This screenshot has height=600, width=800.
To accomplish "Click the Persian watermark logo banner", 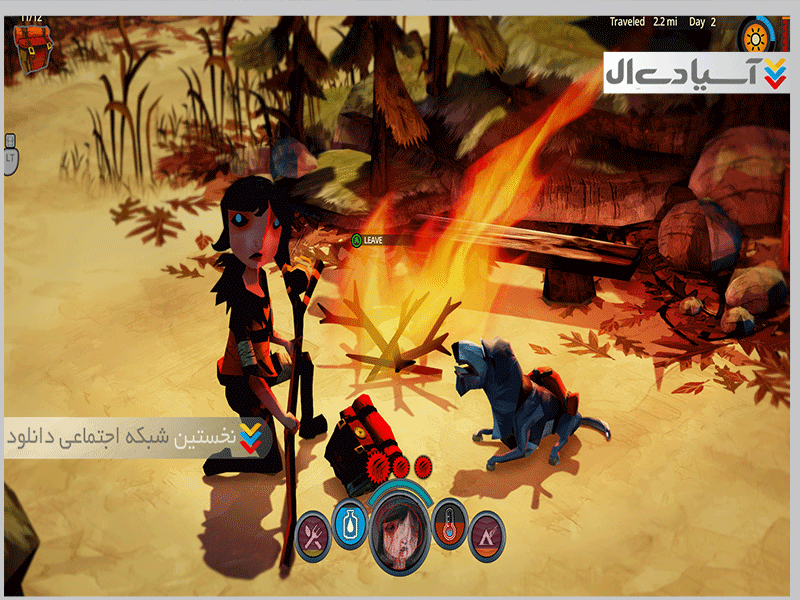I will click(696, 72).
